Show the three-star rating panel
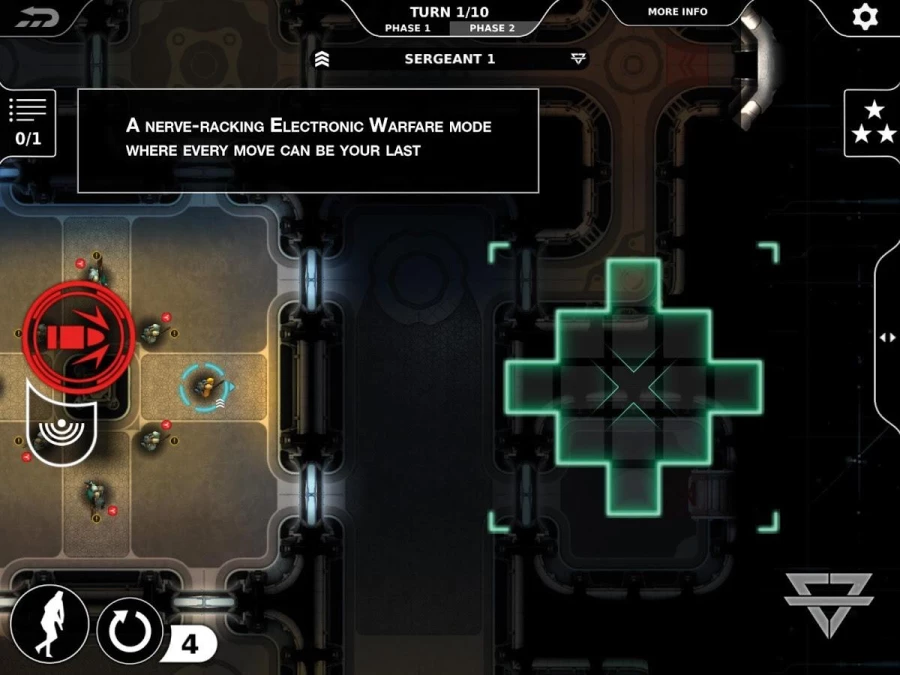Screen dimensions: 900x675 873,122
